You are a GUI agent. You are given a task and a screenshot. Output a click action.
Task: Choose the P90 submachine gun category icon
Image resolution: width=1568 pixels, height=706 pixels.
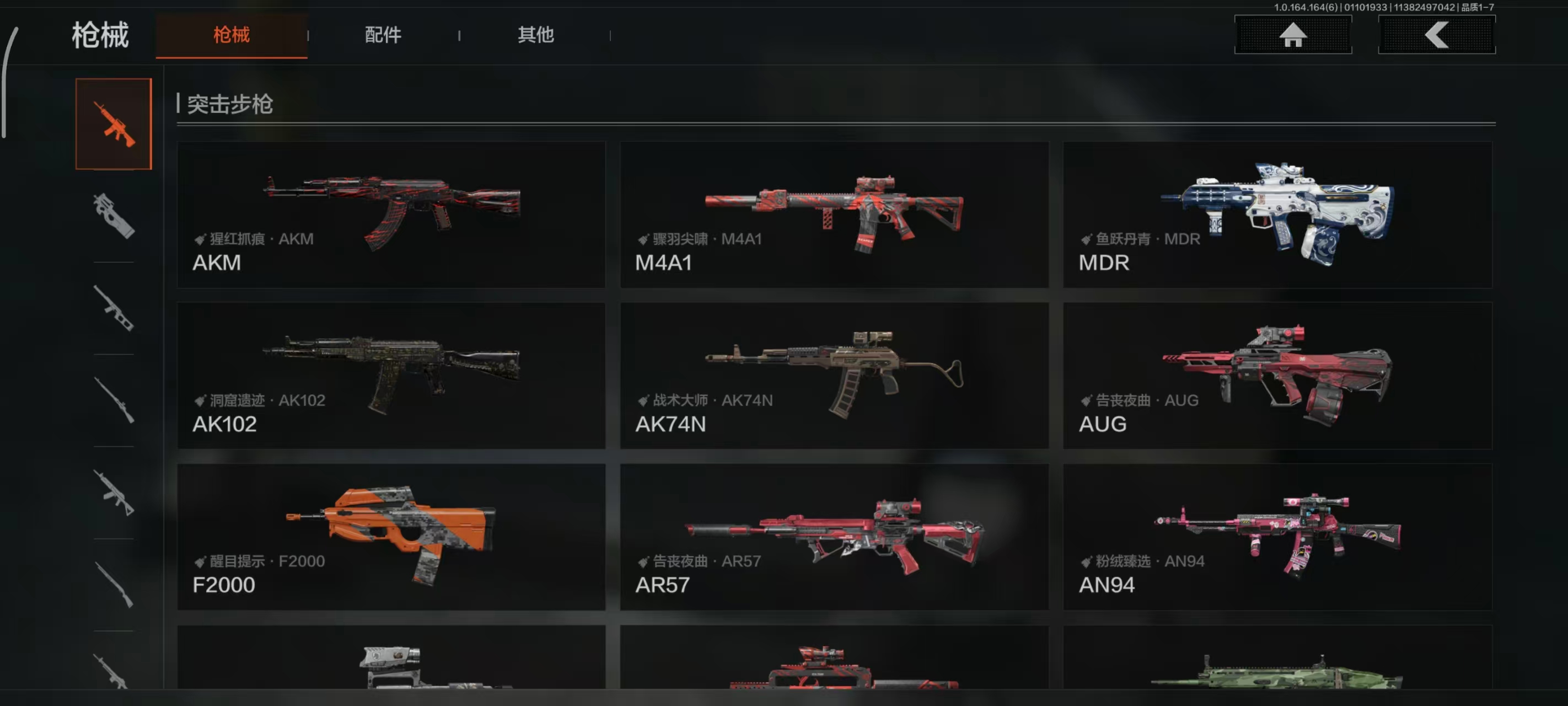pos(114,216)
